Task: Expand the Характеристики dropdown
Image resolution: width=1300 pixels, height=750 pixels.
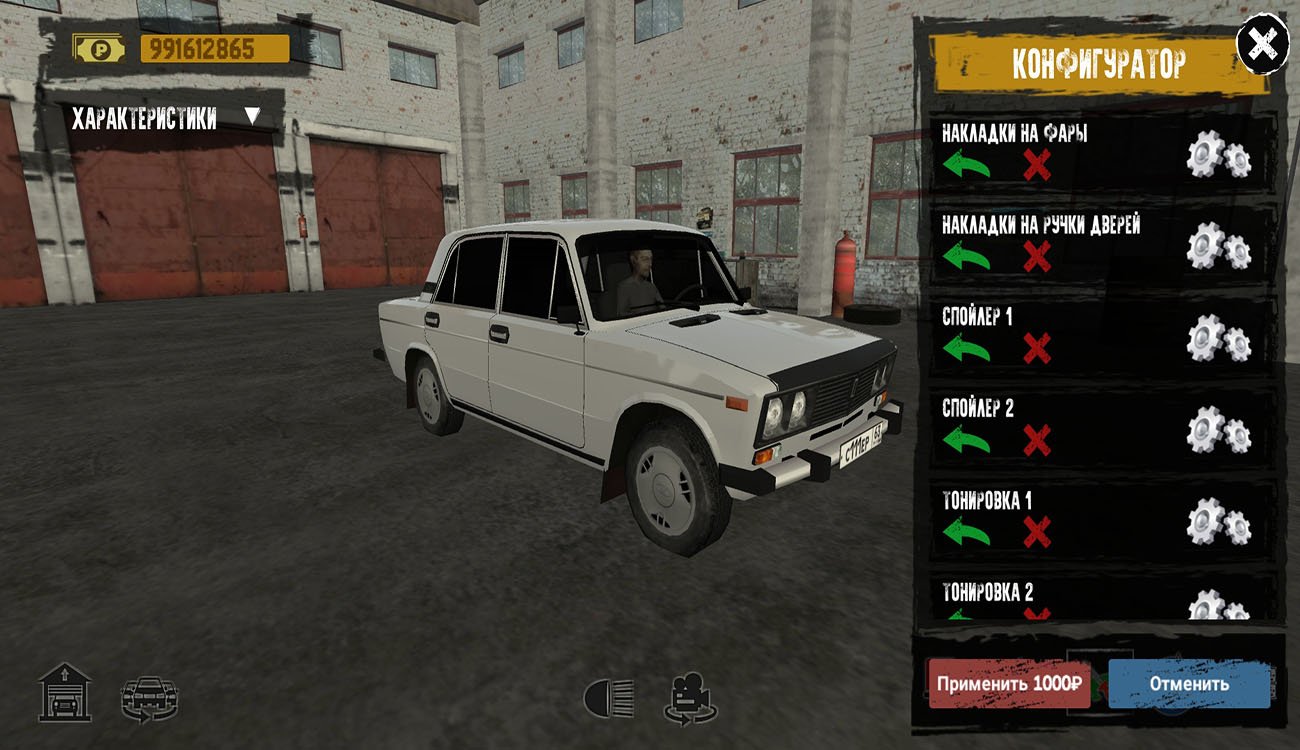Action: tap(252, 117)
